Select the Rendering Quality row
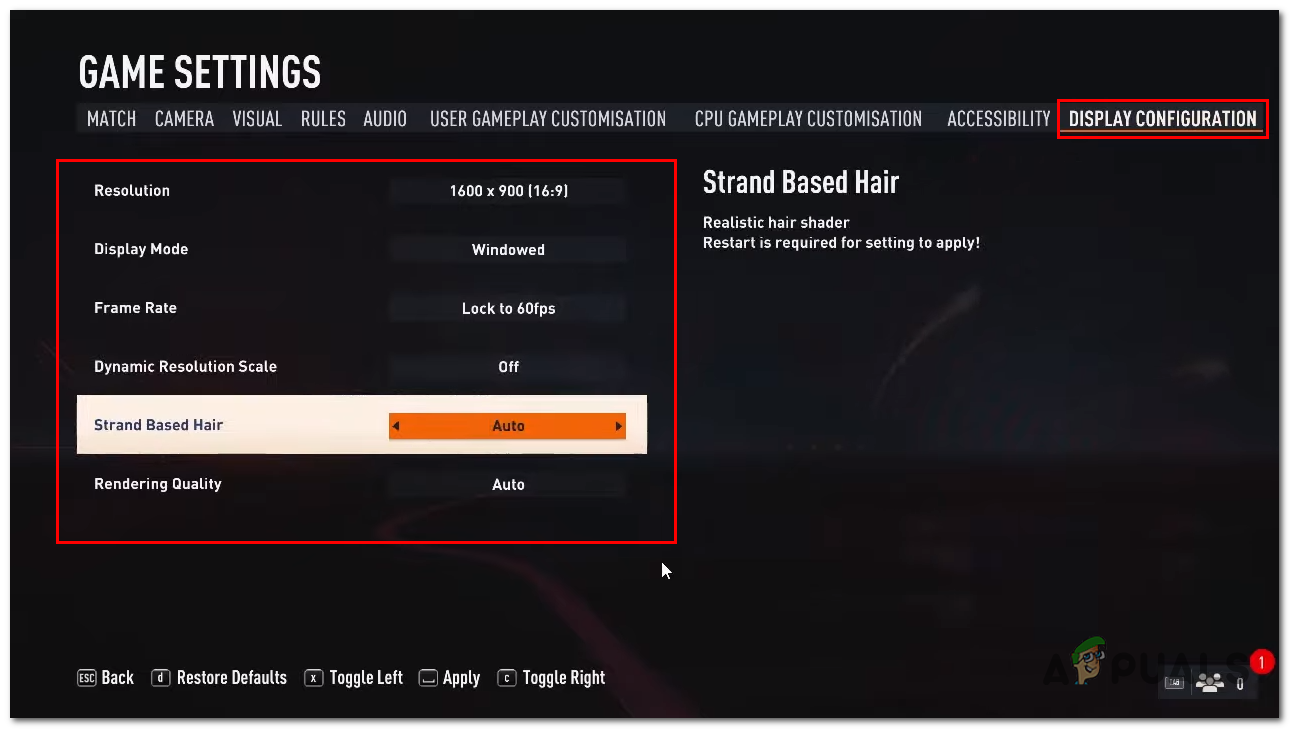 (x=508, y=484)
